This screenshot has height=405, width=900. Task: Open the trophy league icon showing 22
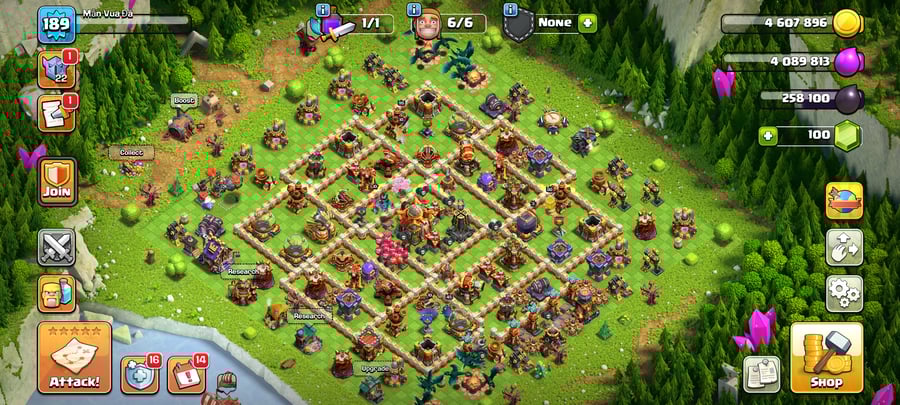[x=56, y=69]
